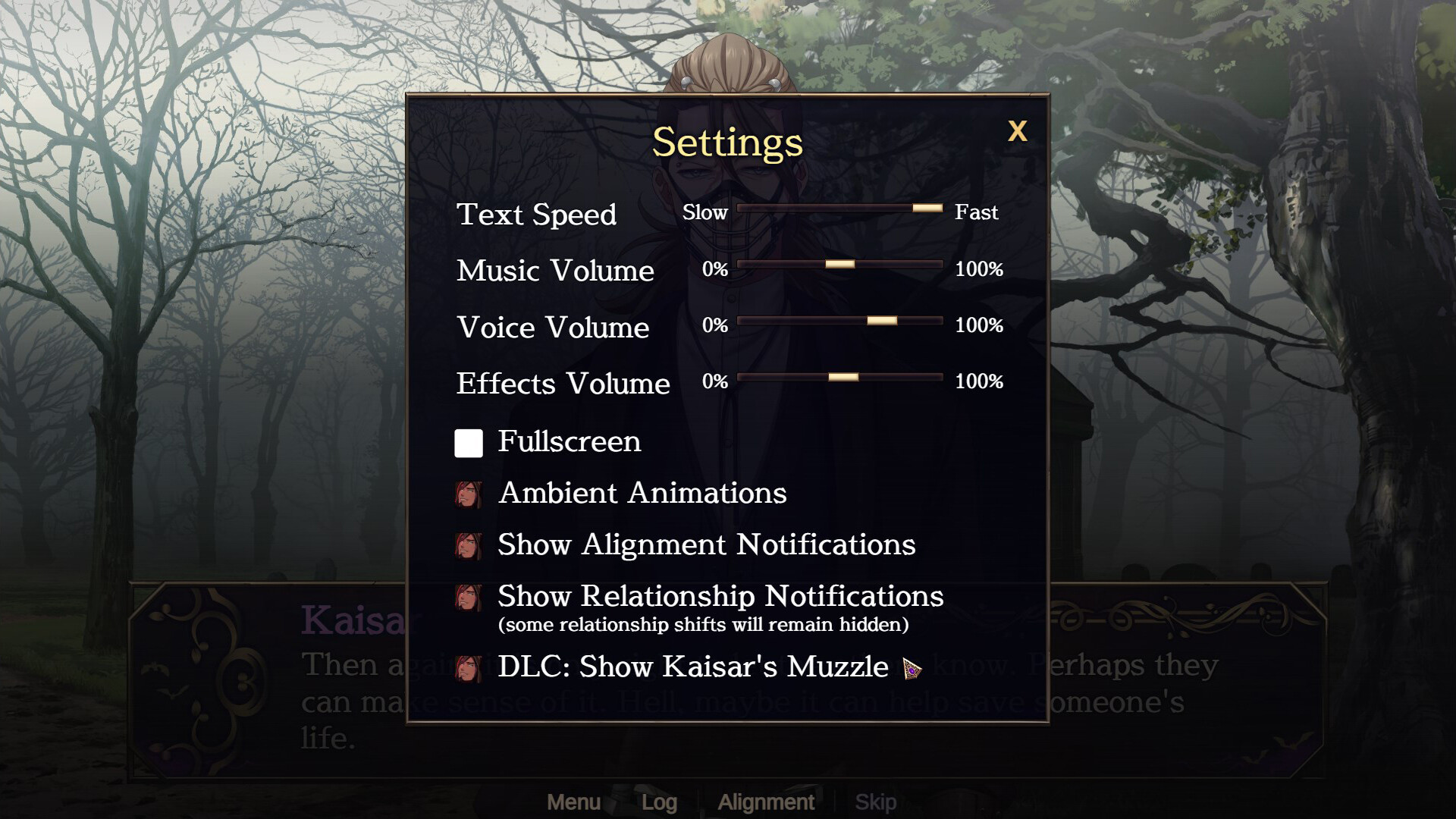Adjust the Music Volume slider
Viewport: 1456px width, 819px height.
coord(840,265)
